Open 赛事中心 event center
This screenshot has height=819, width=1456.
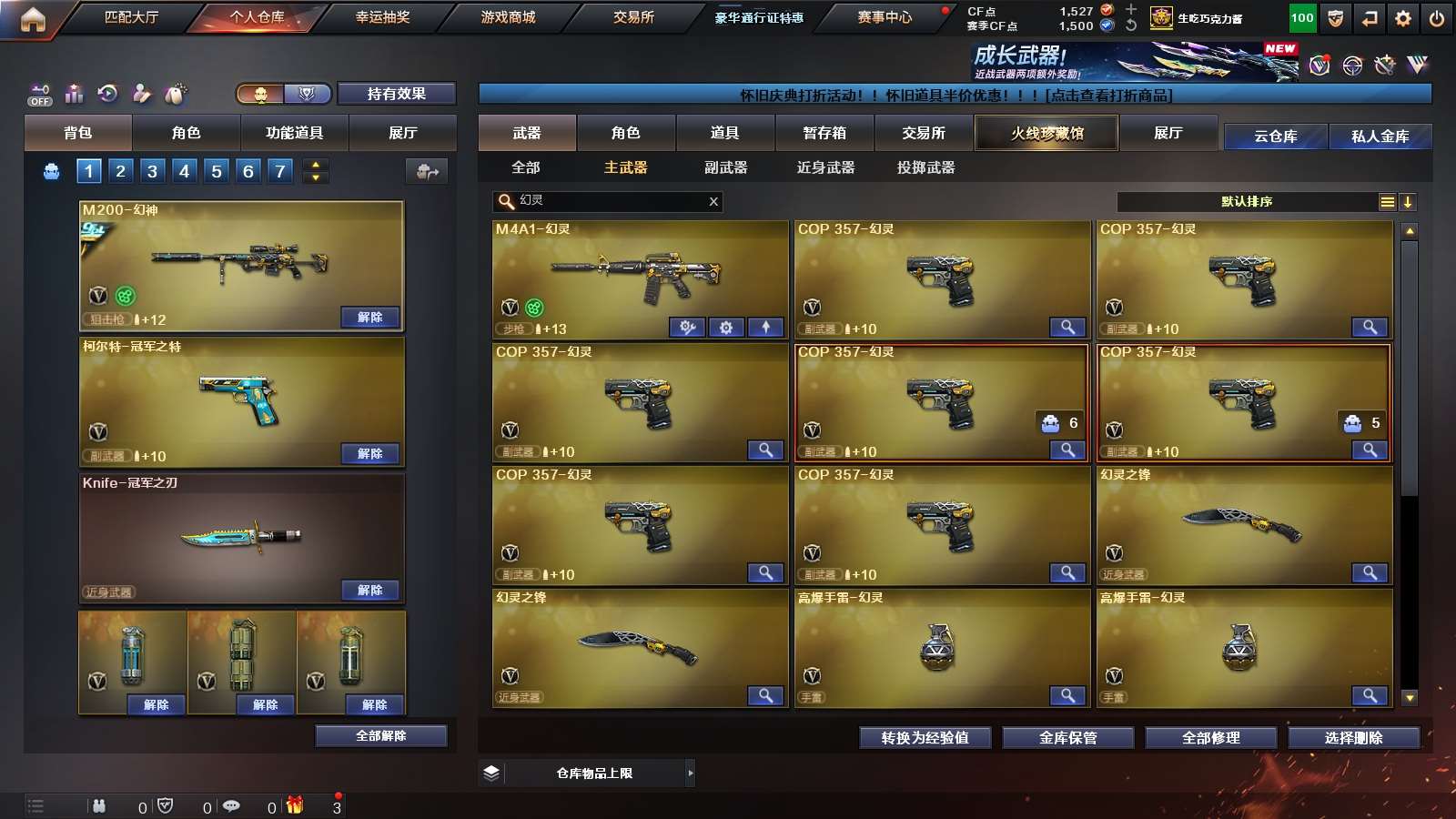pos(885,17)
